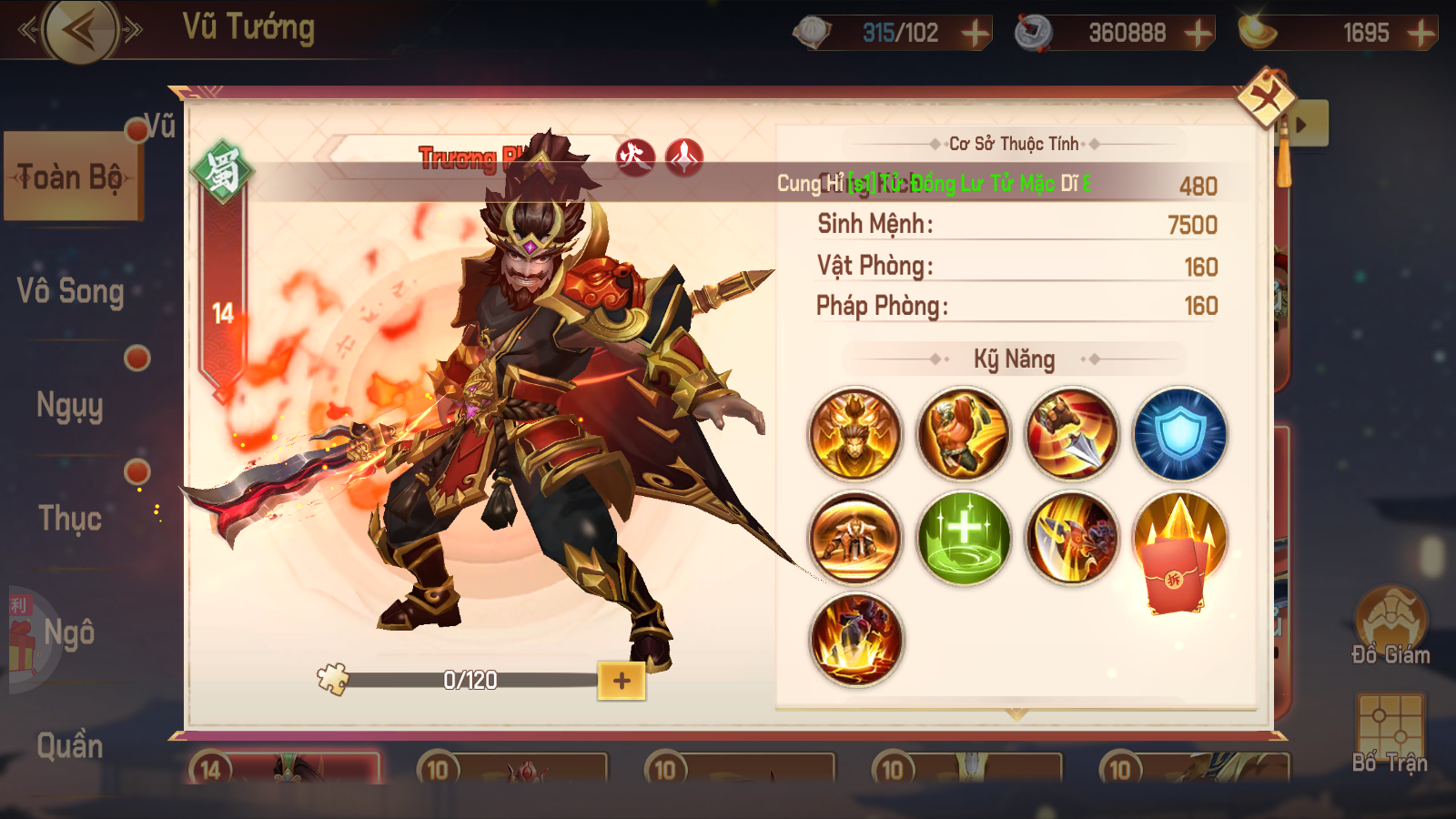The height and width of the screenshot is (819, 1456).
Task: View the golden warrior face skill
Action: [x=855, y=435]
